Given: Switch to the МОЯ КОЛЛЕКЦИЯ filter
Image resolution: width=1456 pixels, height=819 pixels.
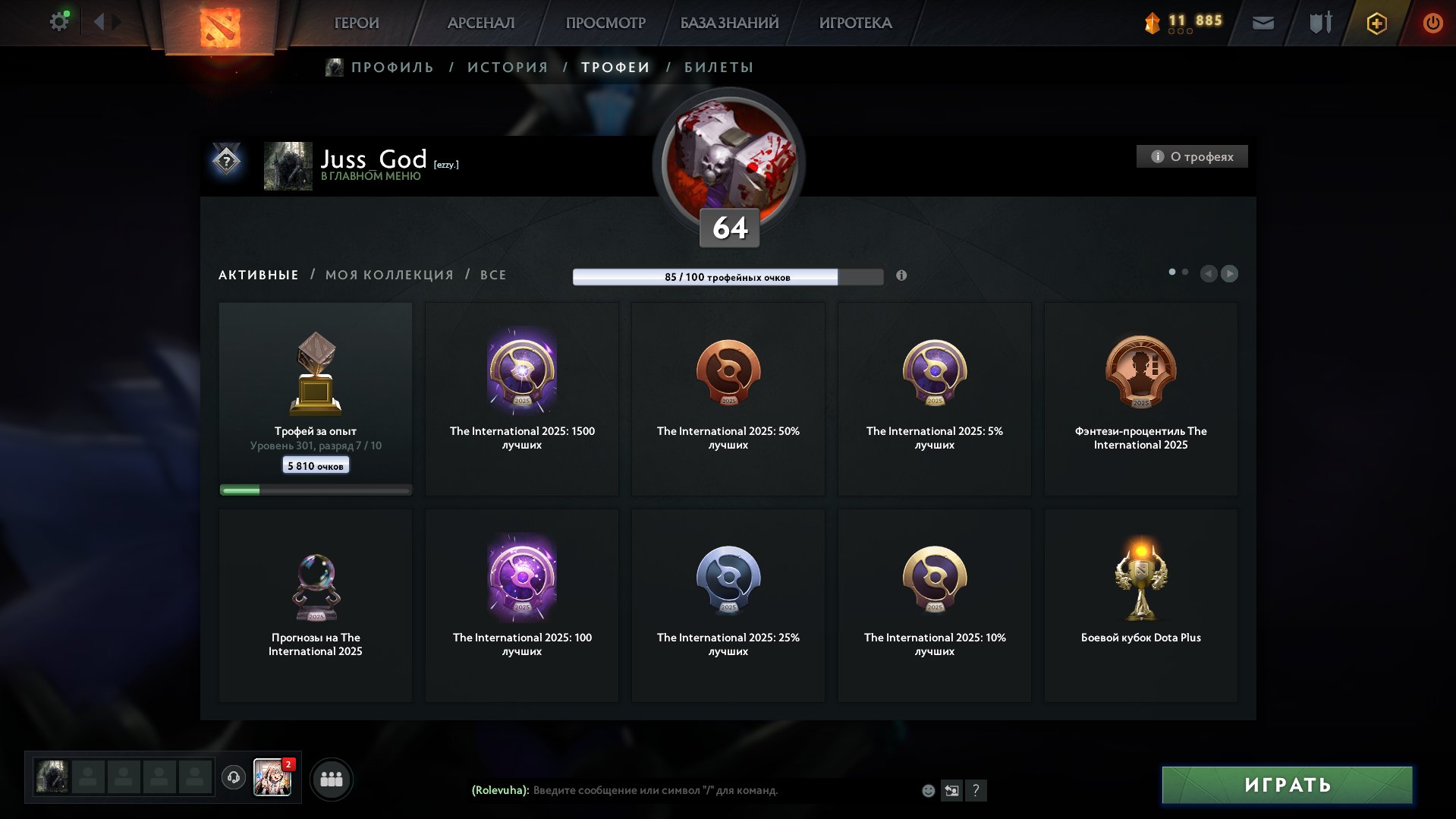Looking at the screenshot, I should (x=388, y=275).
